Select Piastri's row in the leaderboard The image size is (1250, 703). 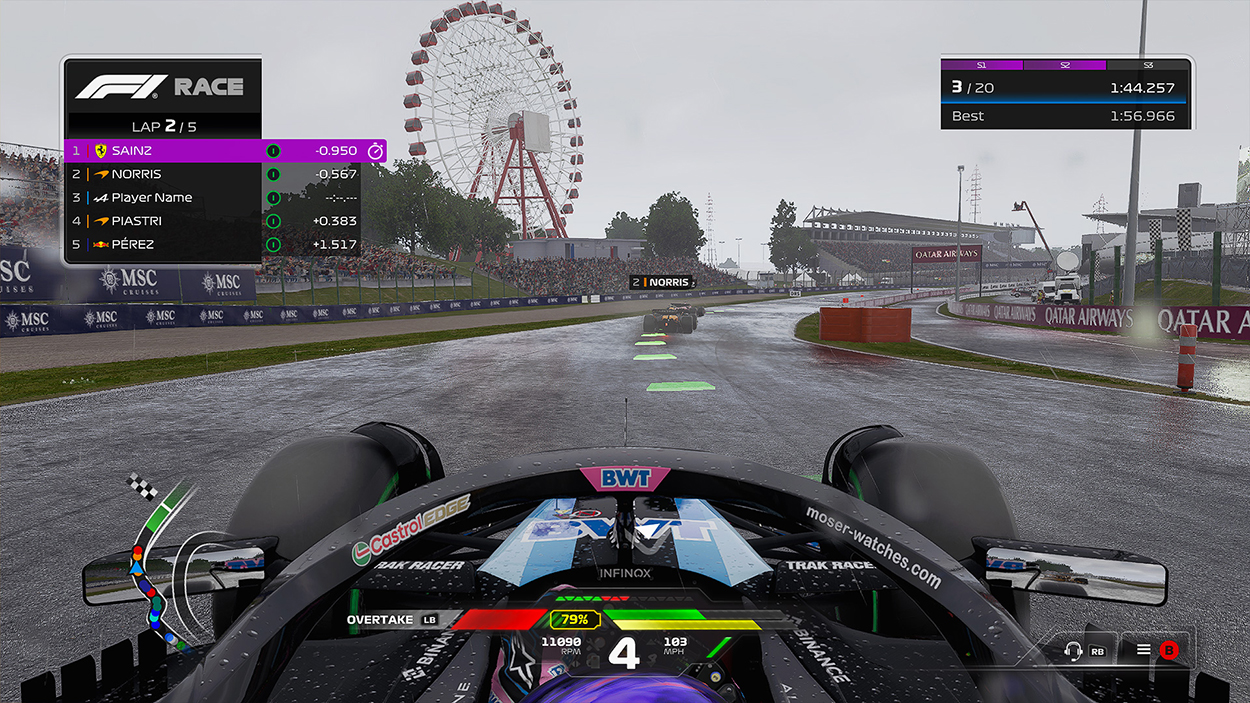(x=210, y=221)
